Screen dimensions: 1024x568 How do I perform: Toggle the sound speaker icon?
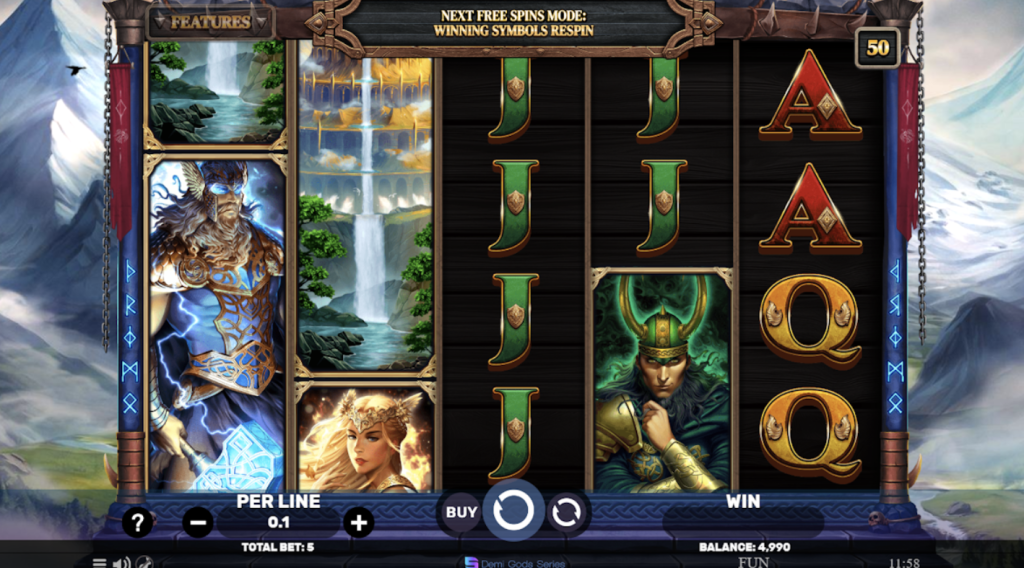121,562
